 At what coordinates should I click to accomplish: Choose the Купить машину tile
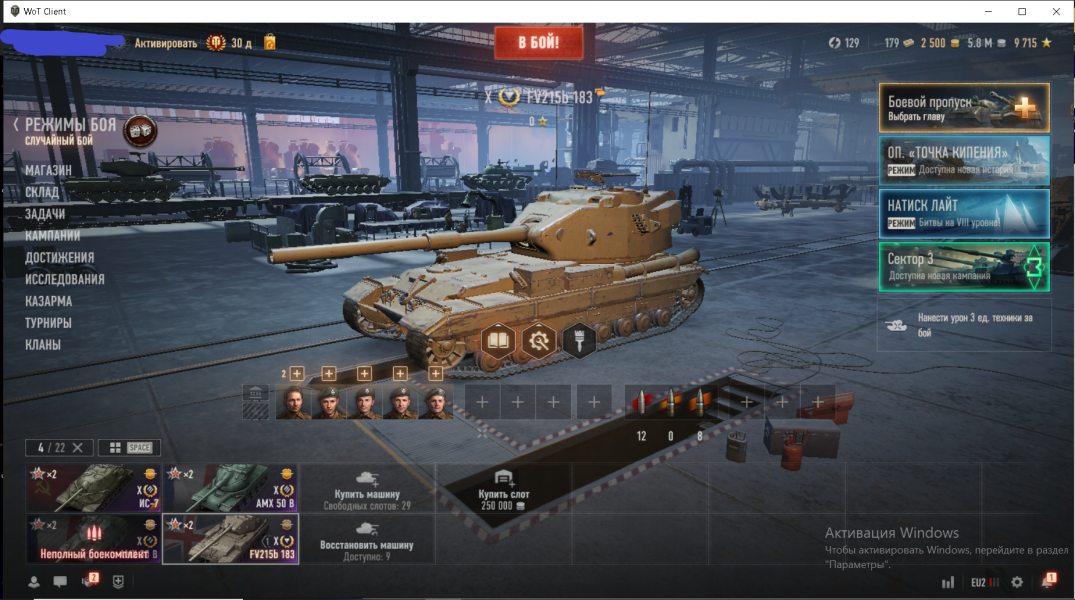coord(367,488)
